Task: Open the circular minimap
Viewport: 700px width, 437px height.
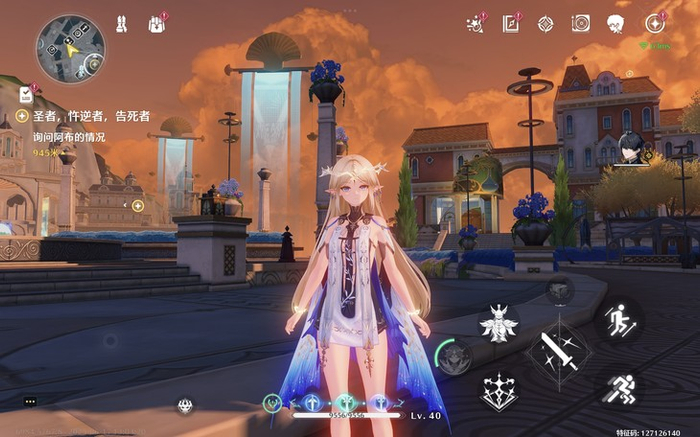Action: pos(70,49)
